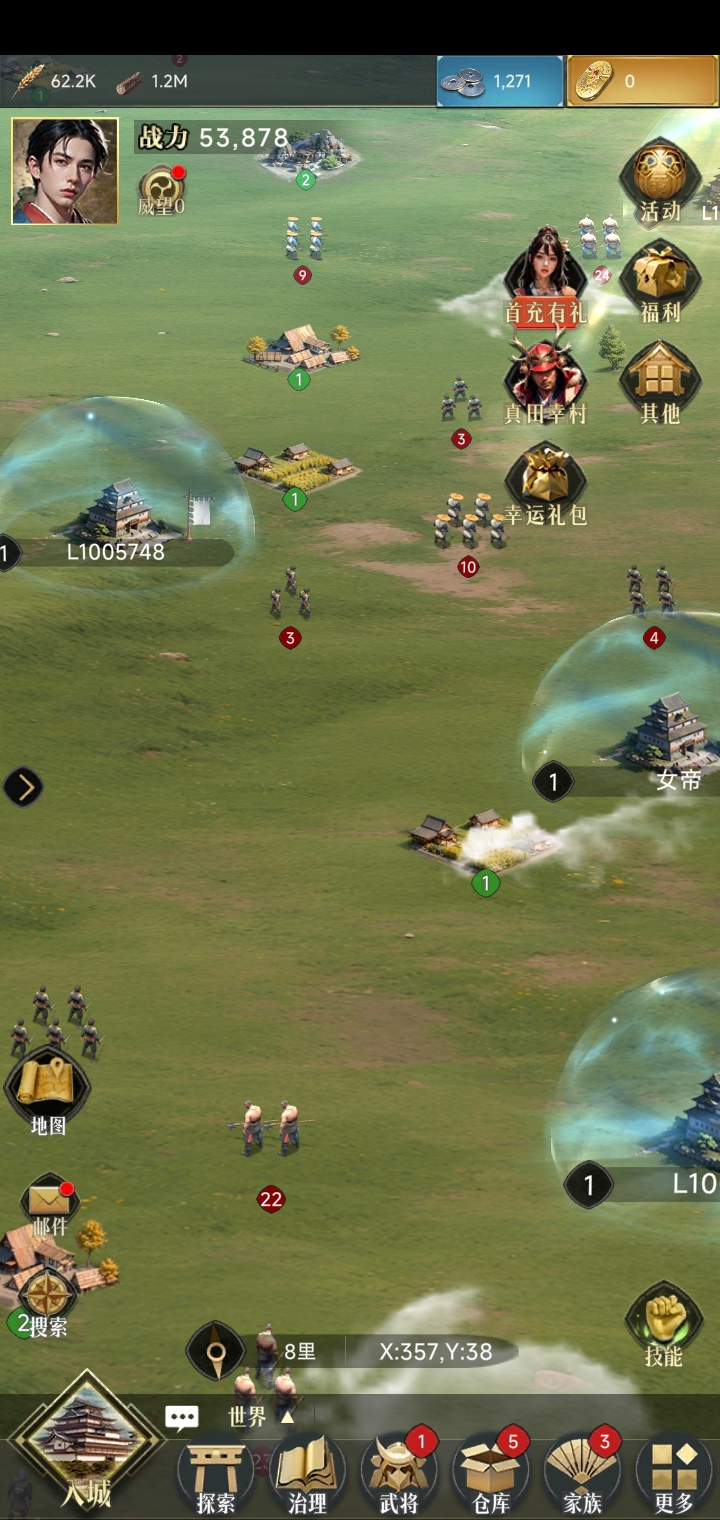Open the 治理 governance menu
The height and width of the screenshot is (1520, 720).
tap(307, 1474)
